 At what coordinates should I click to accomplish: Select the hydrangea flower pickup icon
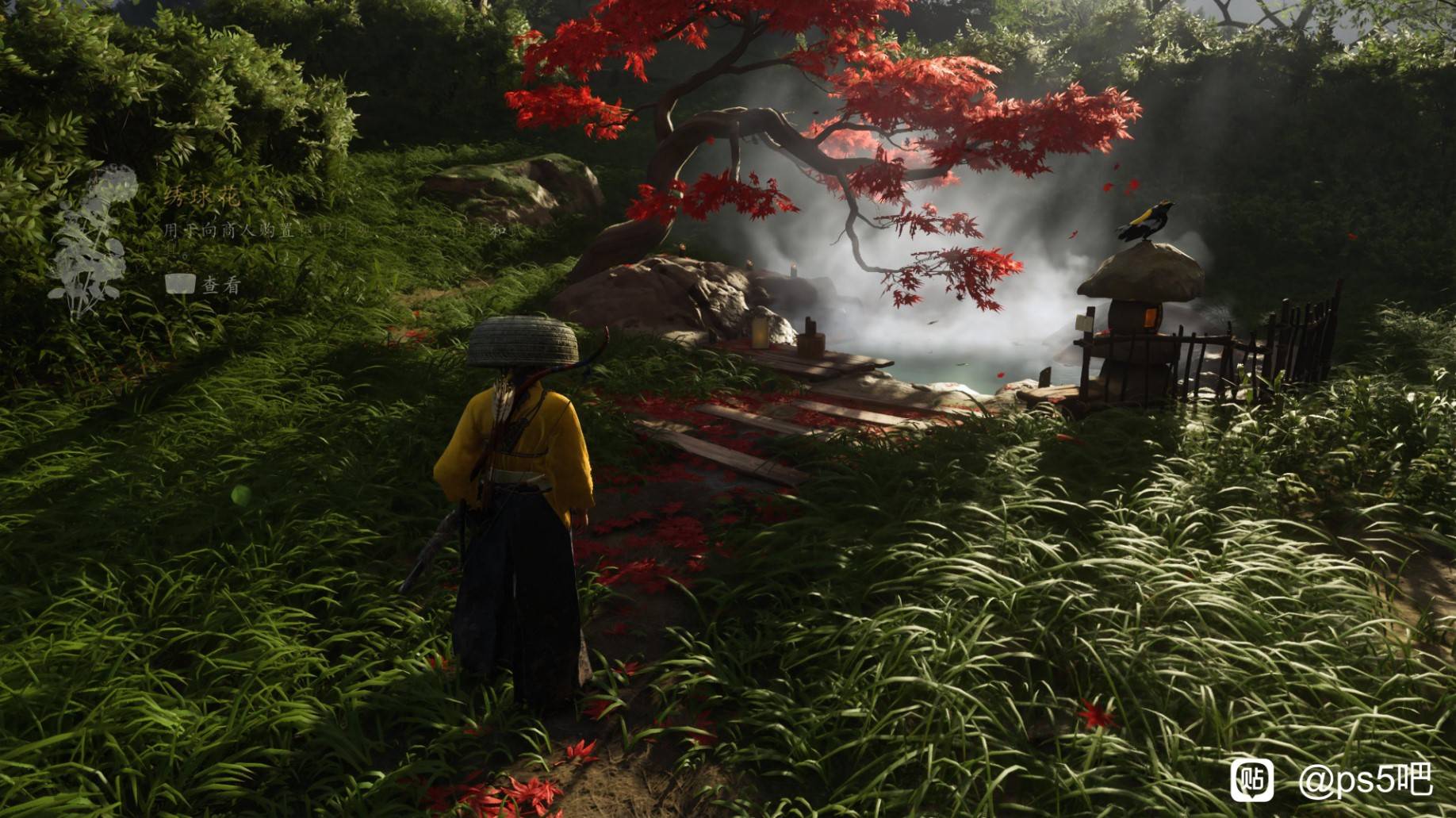pos(89,242)
